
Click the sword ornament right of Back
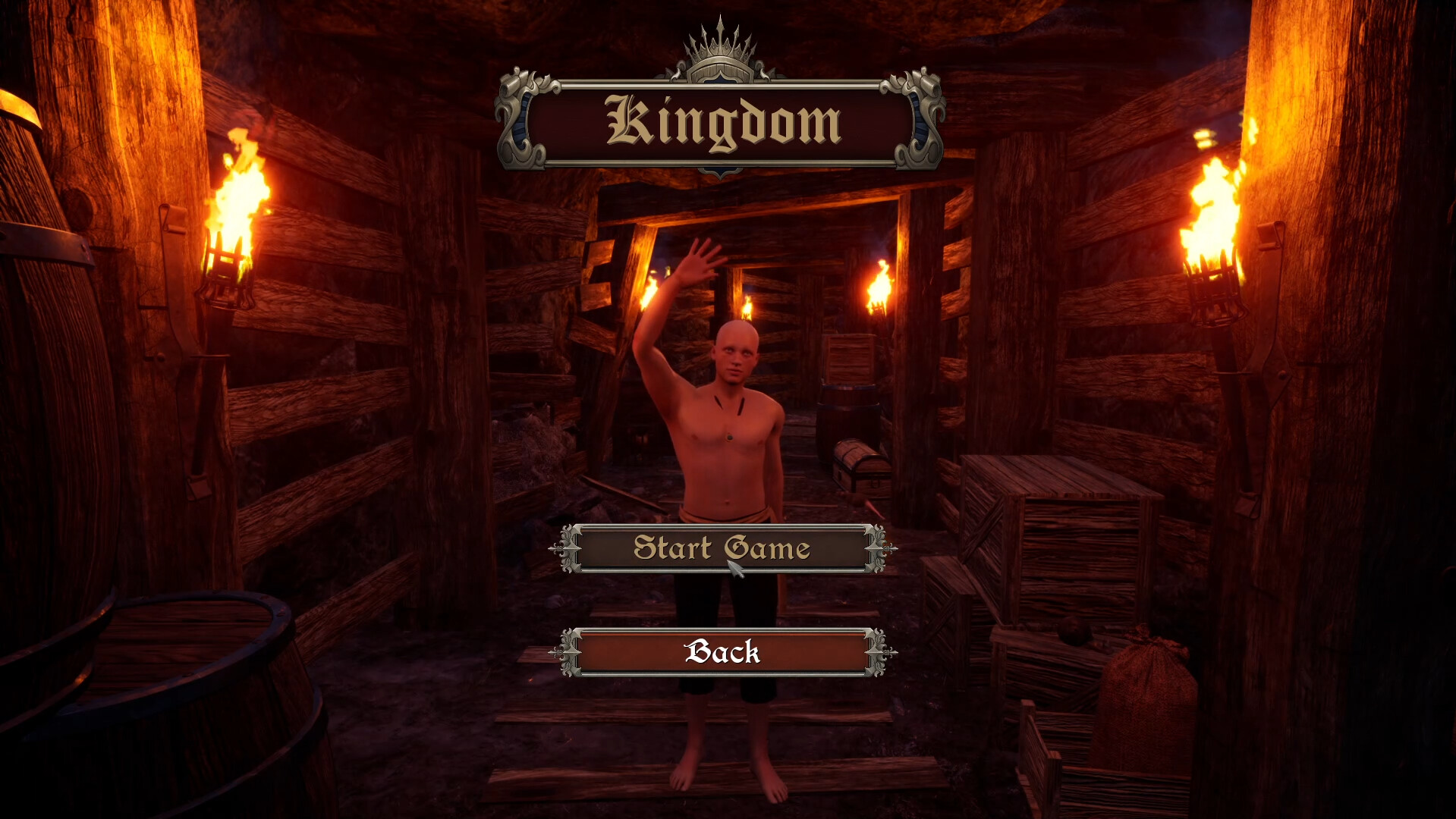(880, 654)
